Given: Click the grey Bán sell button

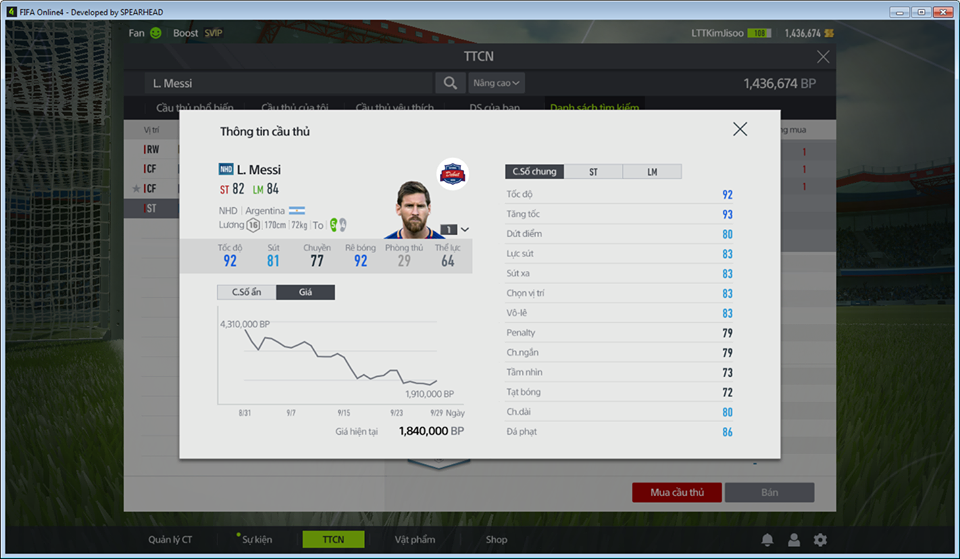Looking at the screenshot, I should click(x=769, y=492).
